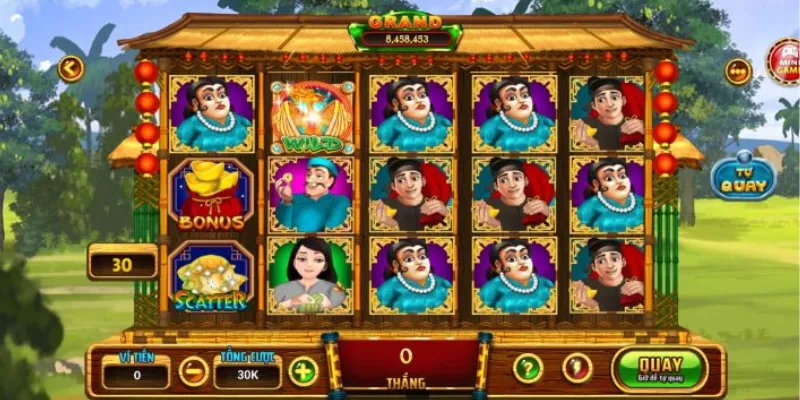This screenshot has width=800, height=400.
Task: Toggle the lightning bolt turbo button
Action: (x=577, y=368)
